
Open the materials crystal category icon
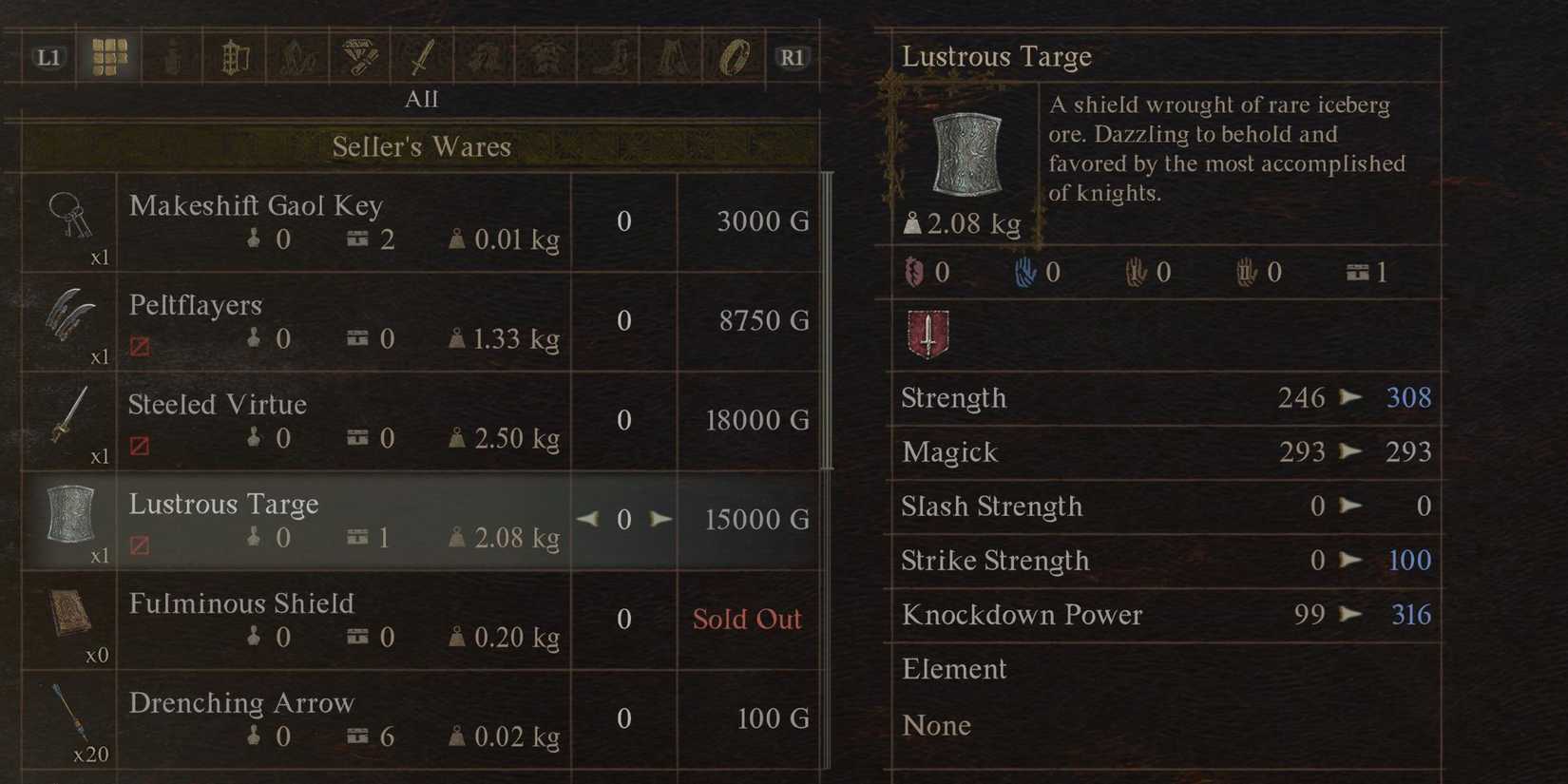pos(296,57)
